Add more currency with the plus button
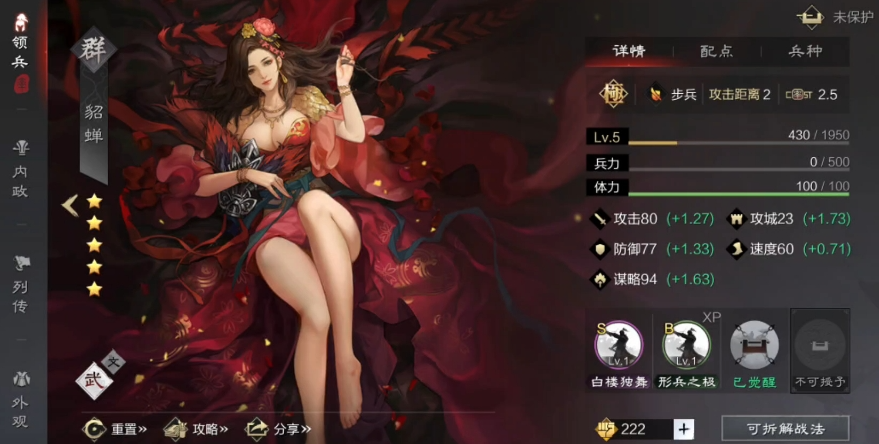The image size is (879, 444). [x=684, y=429]
